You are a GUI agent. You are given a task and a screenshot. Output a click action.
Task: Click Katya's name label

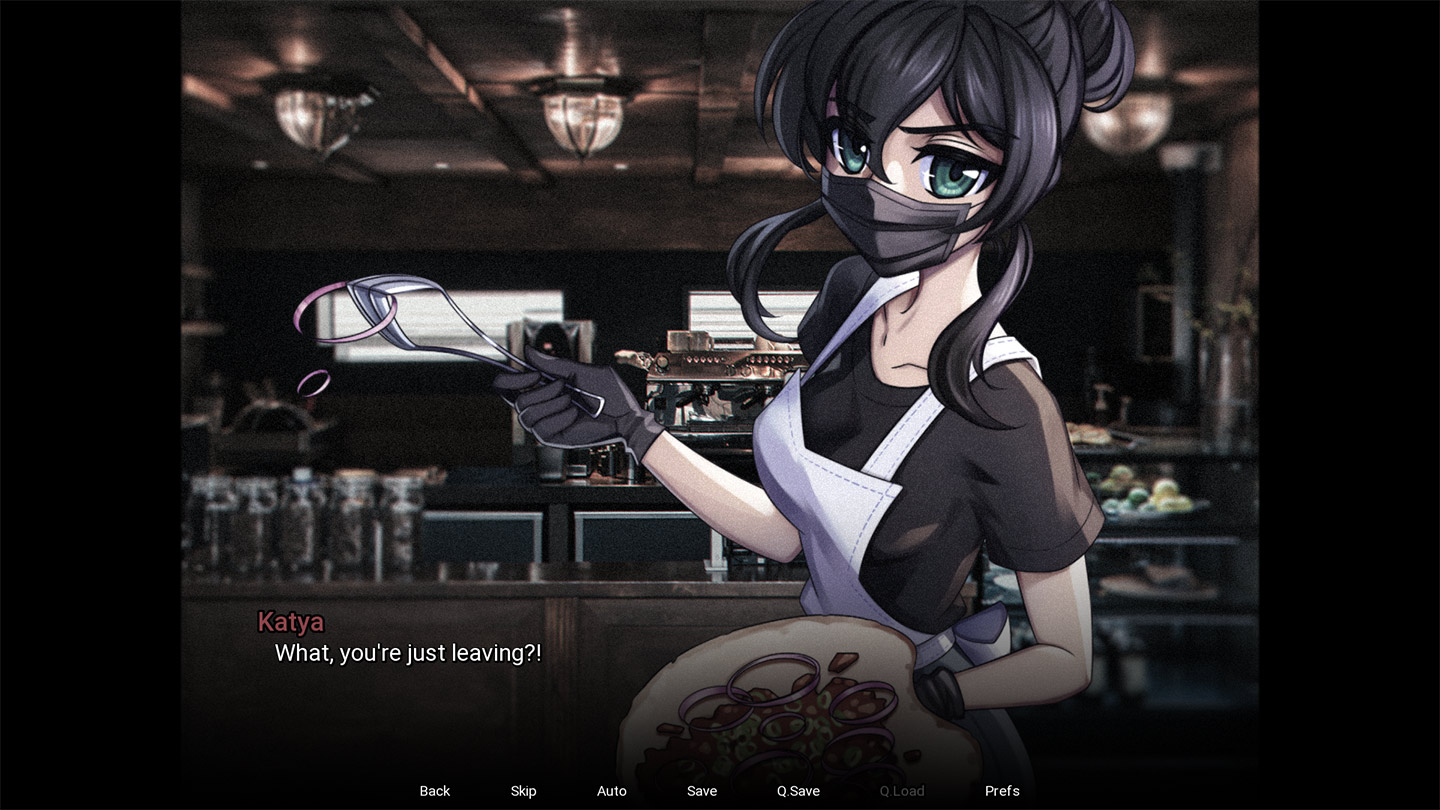291,622
